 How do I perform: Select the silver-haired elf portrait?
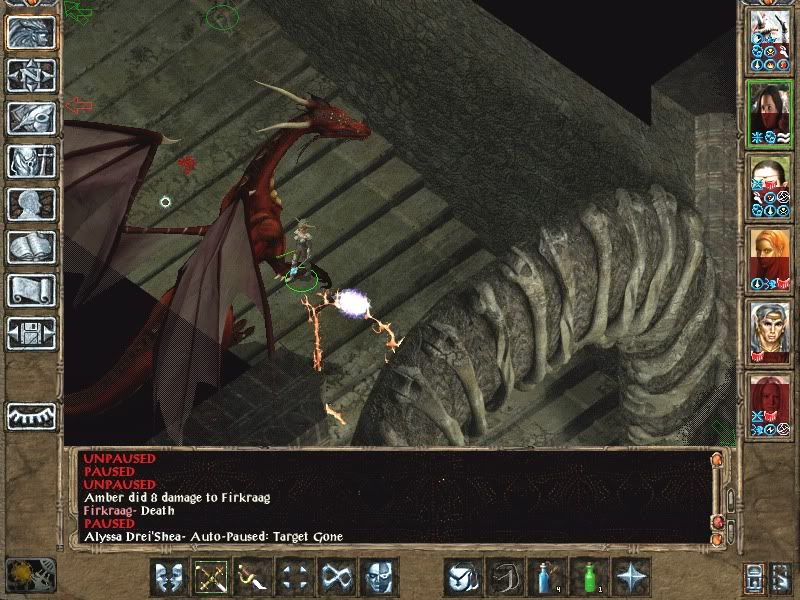pyautogui.click(x=770, y=332)
